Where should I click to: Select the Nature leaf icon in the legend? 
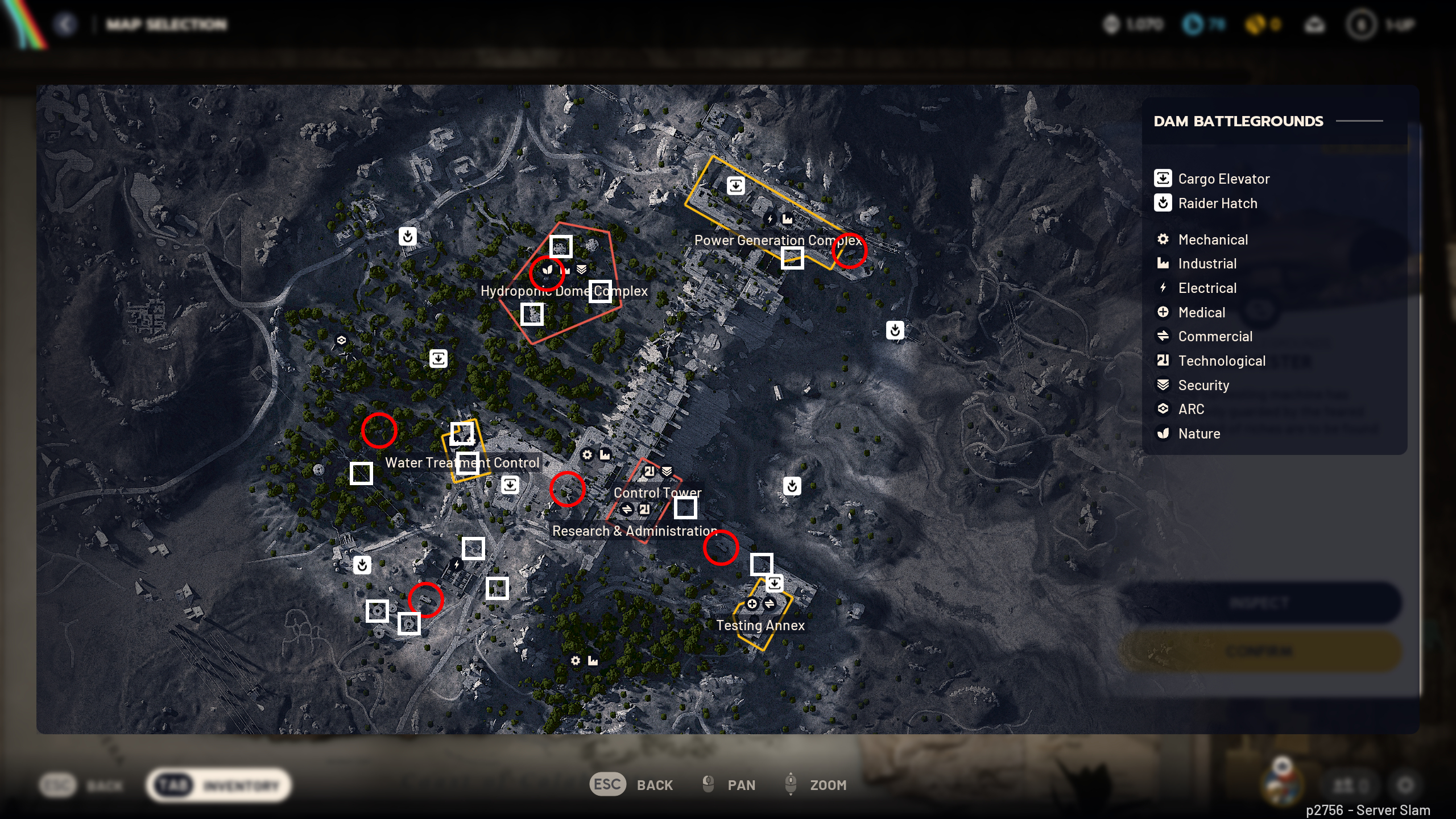click(1164, 433)
